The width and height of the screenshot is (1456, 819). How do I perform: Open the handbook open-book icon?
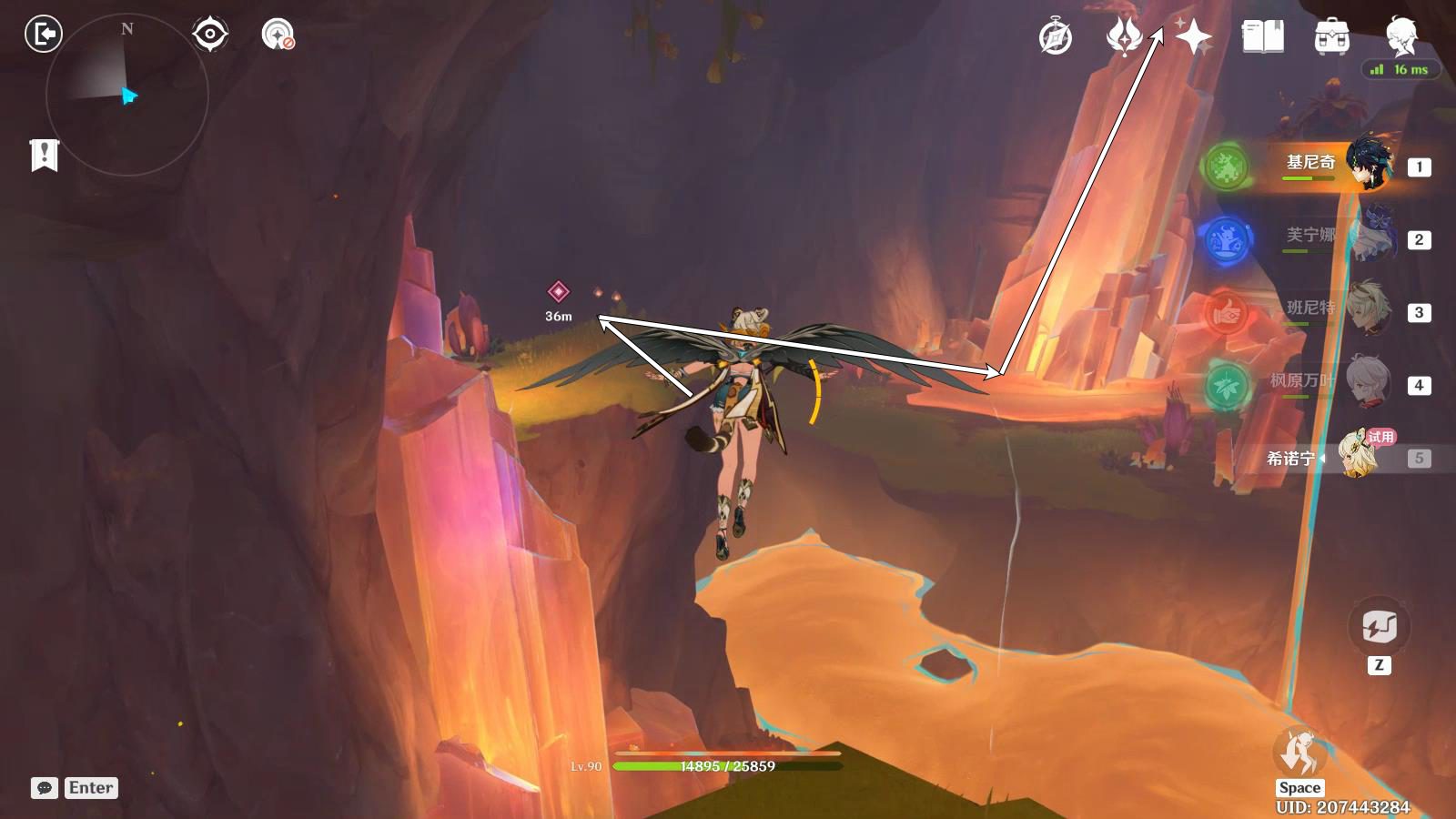pos(1263,37)
